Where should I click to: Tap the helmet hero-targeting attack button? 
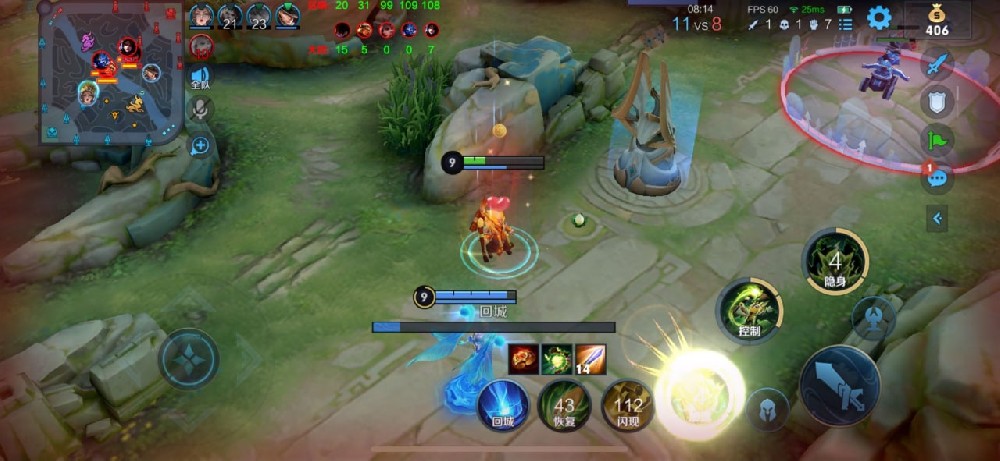769,408
